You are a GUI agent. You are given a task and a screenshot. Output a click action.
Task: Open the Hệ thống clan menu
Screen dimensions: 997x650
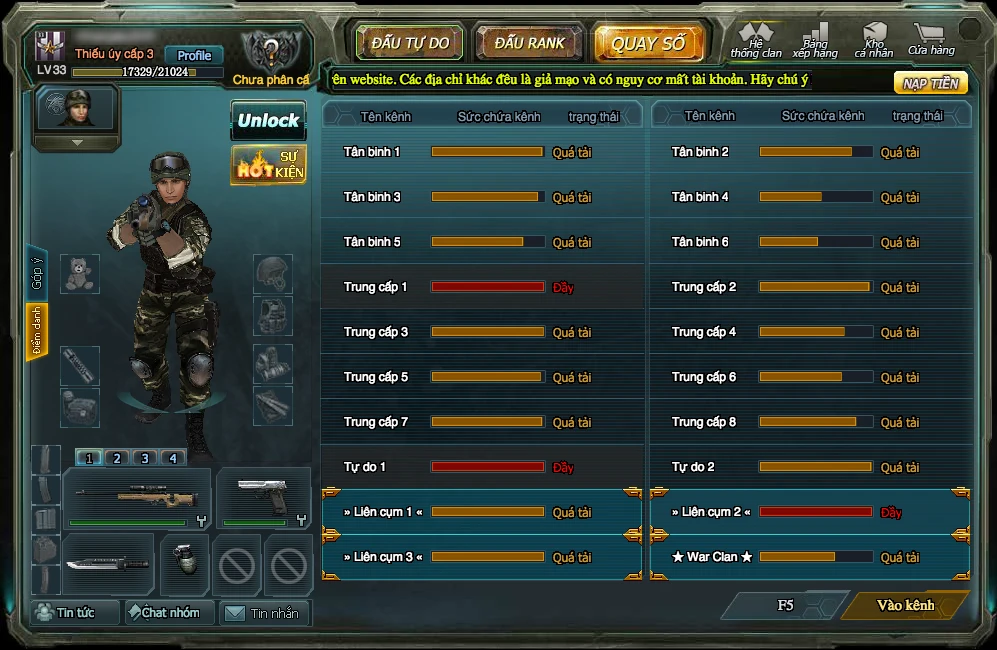[x=756, y=40]
